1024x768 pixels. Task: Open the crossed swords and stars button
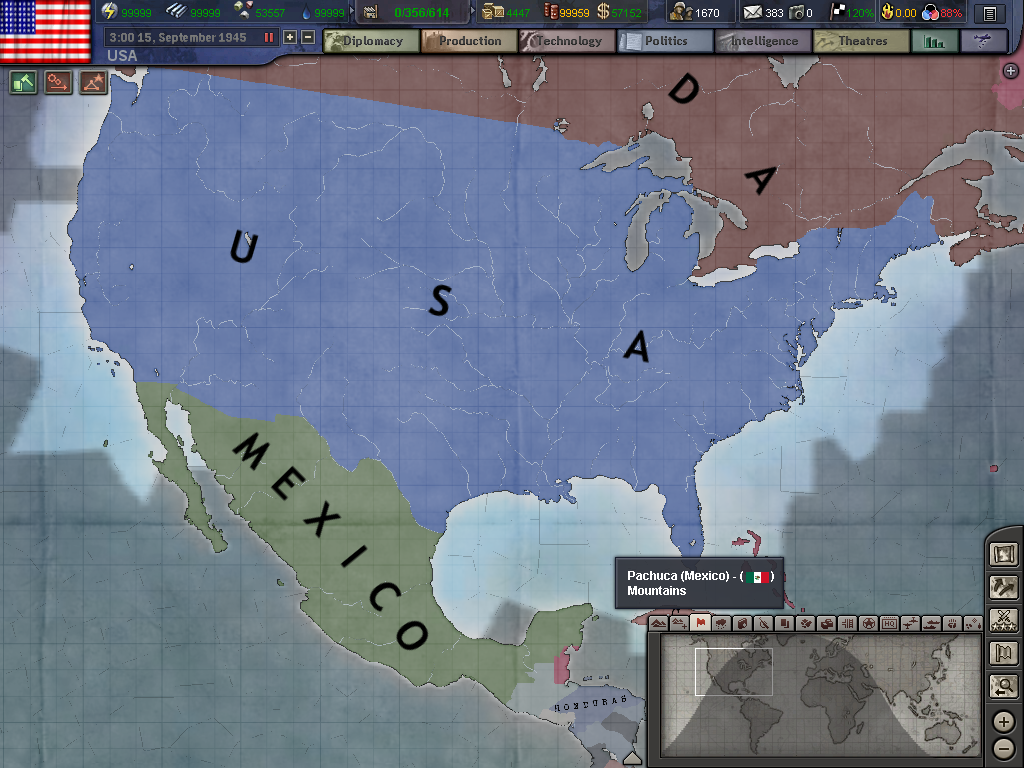(x=1003, y=620)
